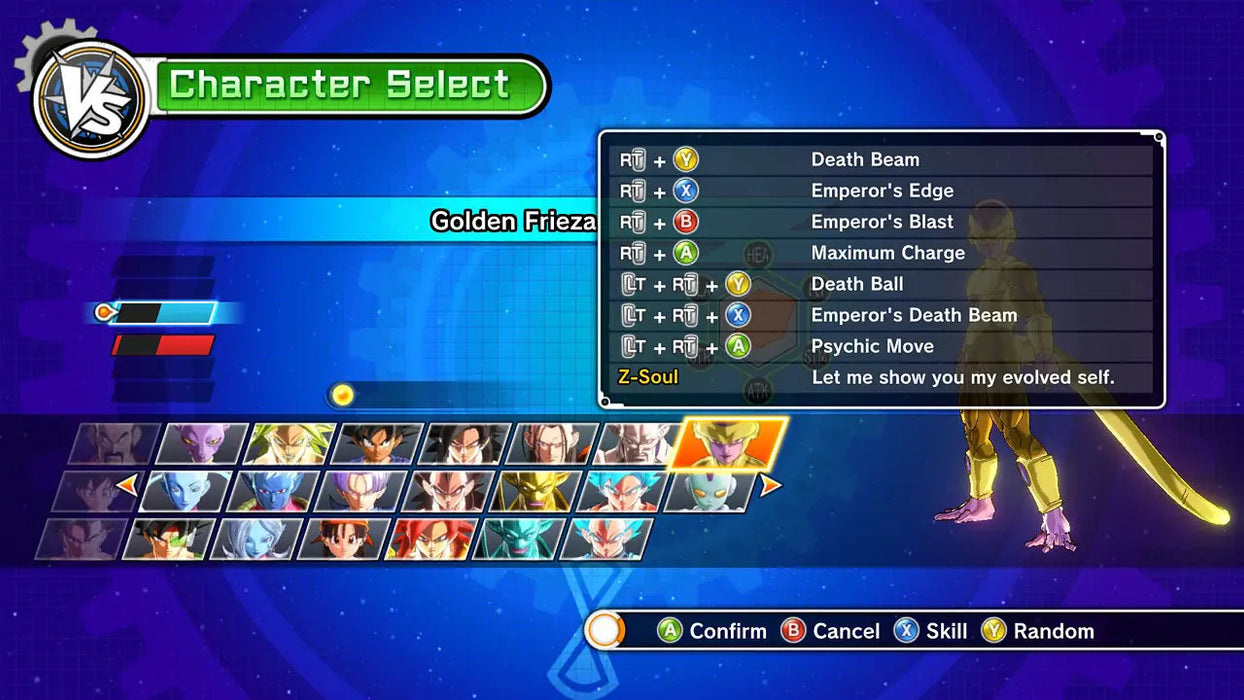
Task: Click the left orange roster arrow
Action: 127,486
